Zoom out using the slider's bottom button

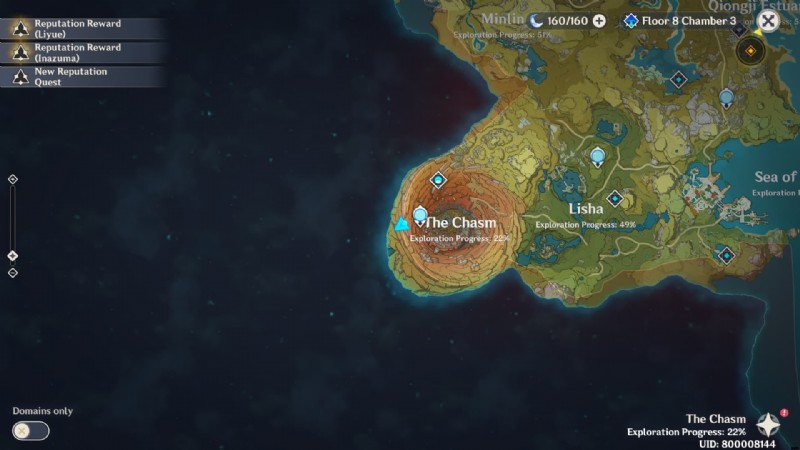(12, 273)
